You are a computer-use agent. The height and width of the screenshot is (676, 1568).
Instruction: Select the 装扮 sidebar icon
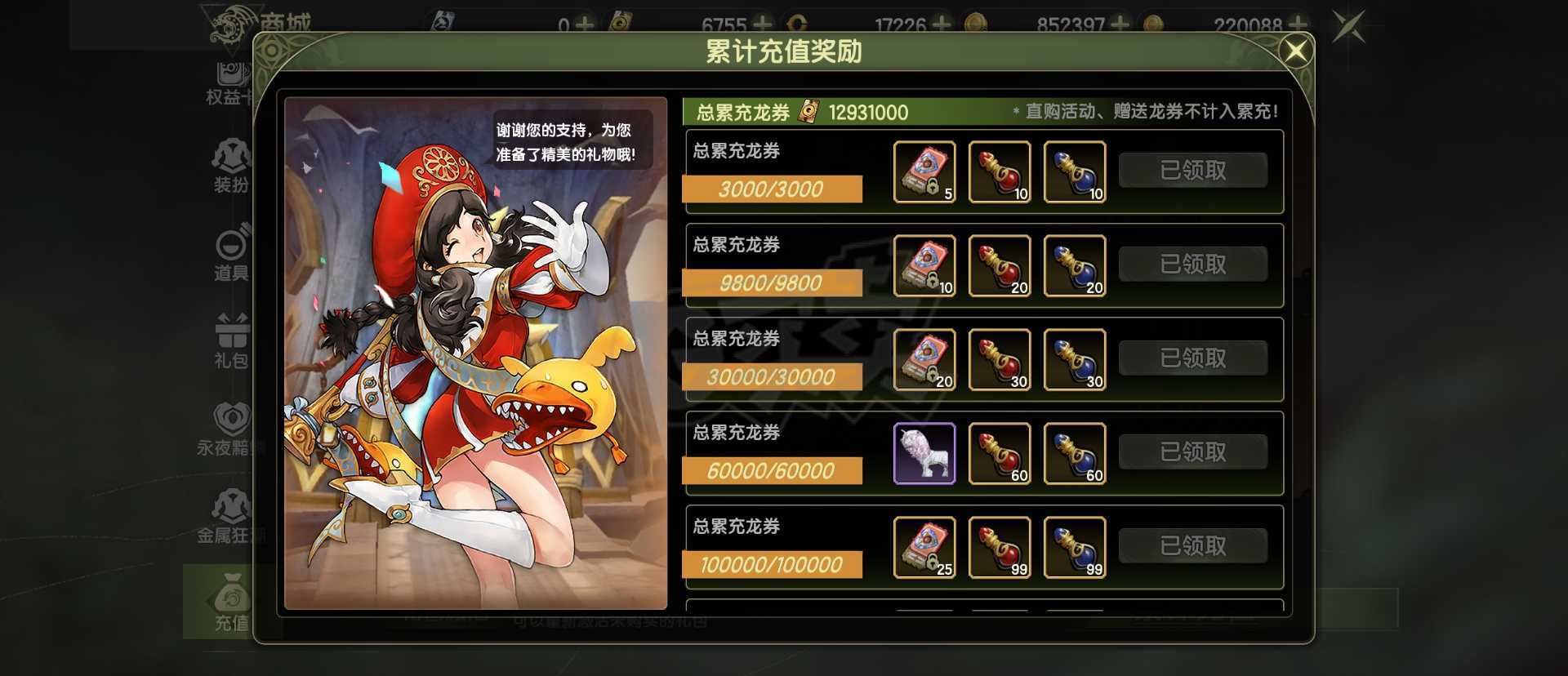[x=230, y=159]
